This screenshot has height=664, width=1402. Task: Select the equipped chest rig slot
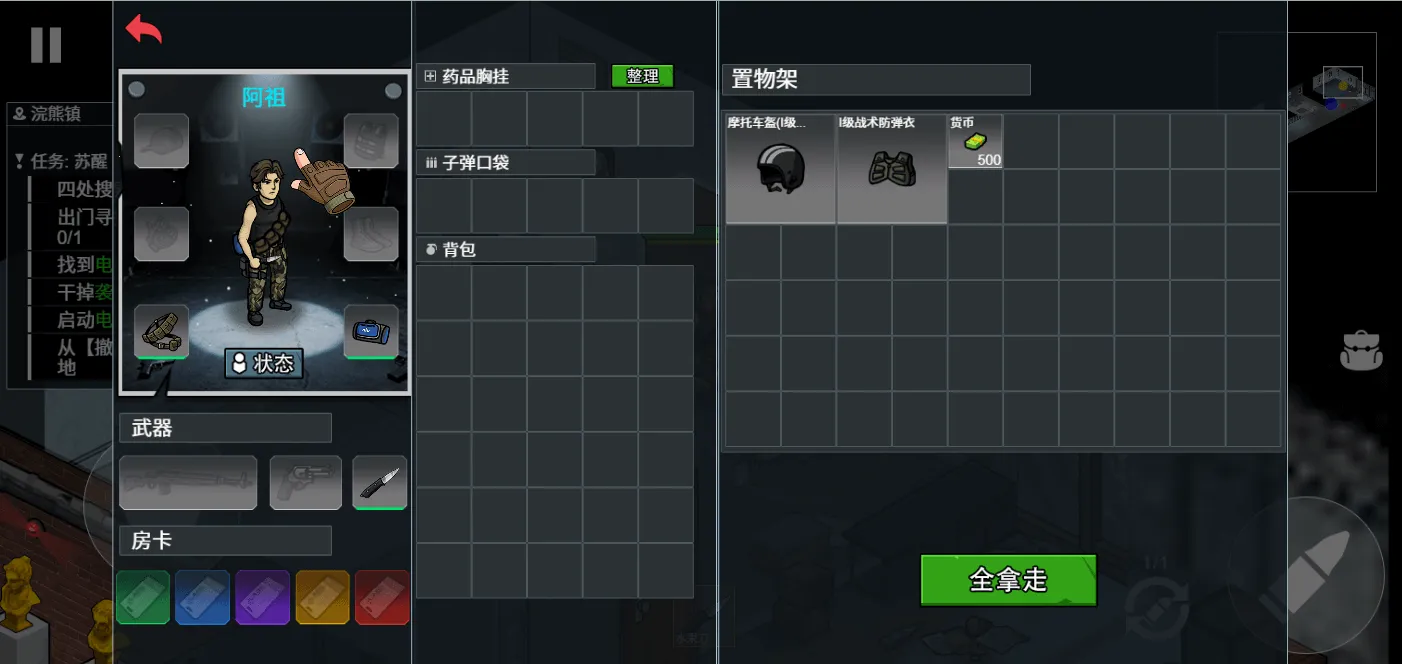click(161, 331)
